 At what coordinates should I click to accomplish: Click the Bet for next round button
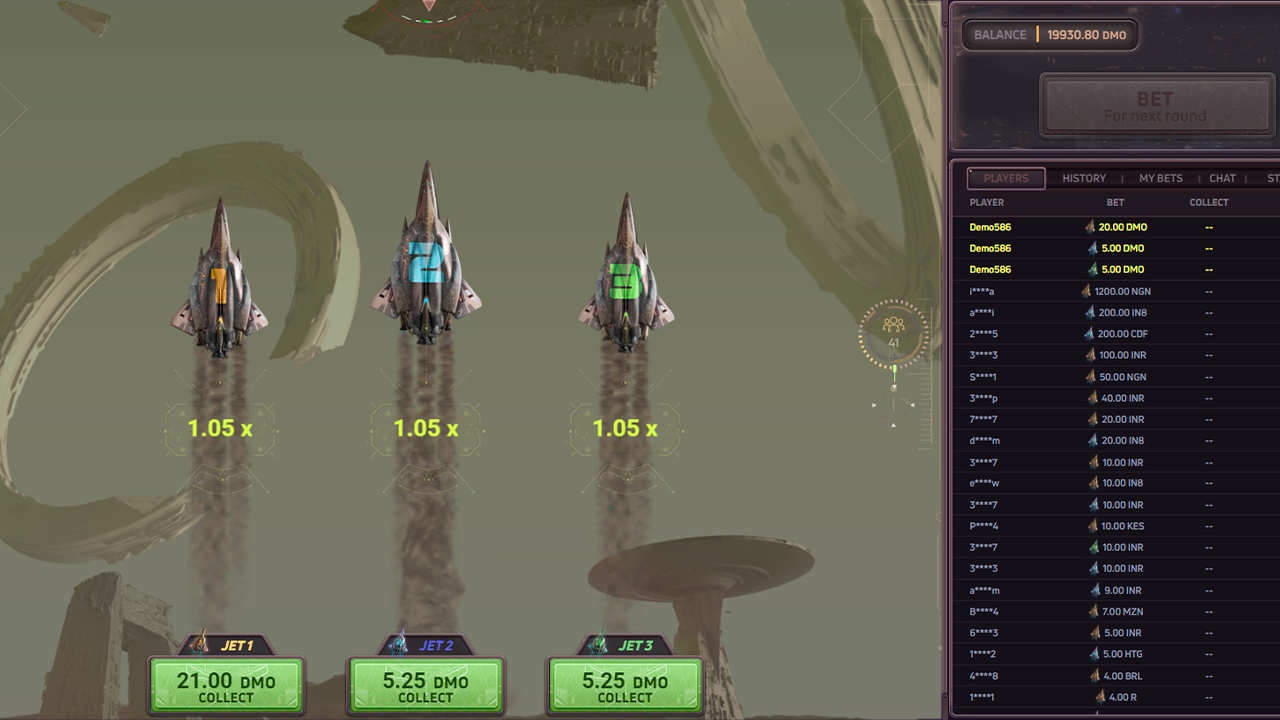(1155, 106)
